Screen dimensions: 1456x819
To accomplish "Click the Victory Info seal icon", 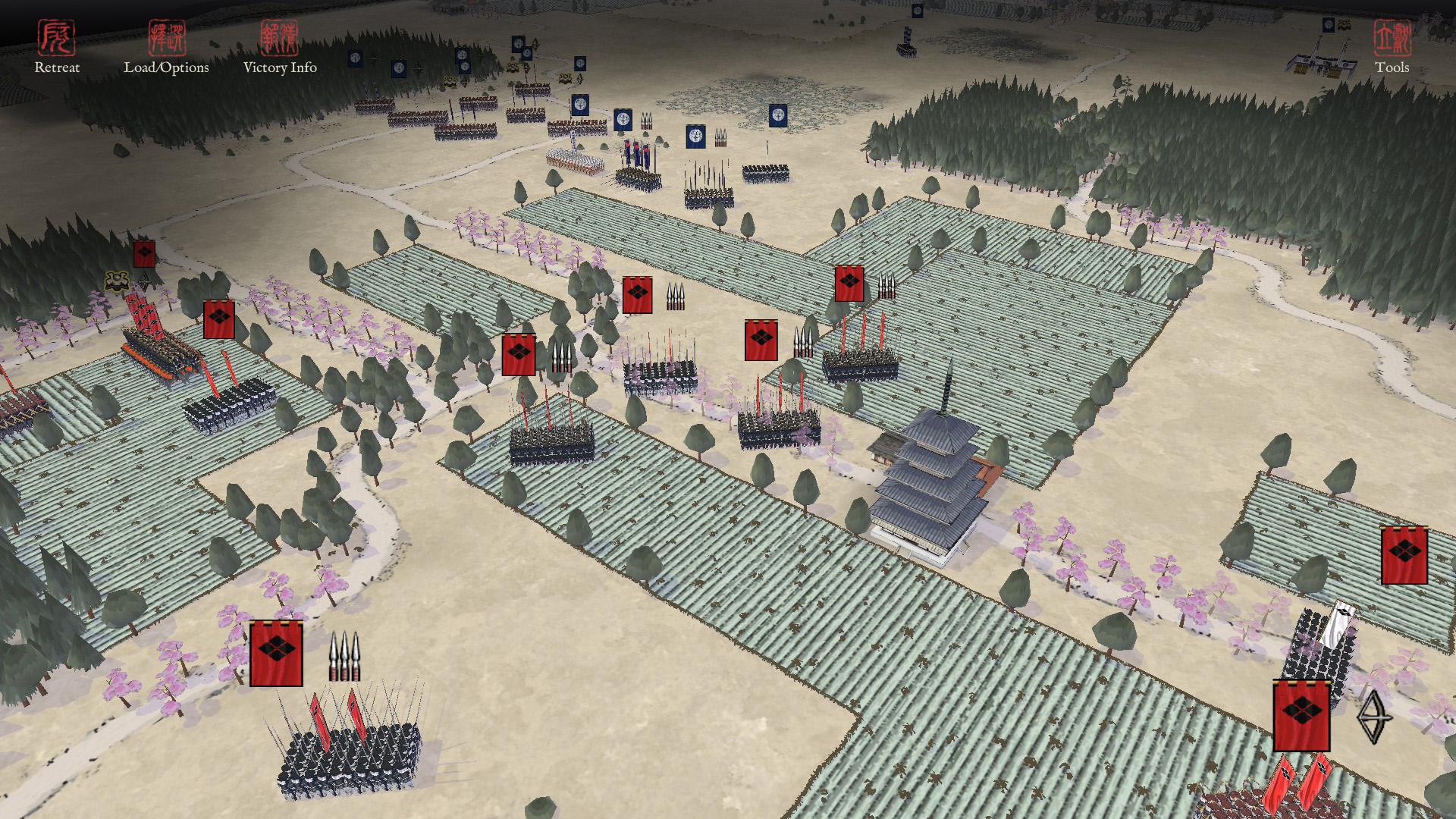I will pyautogui.click(x=281, y=36).
